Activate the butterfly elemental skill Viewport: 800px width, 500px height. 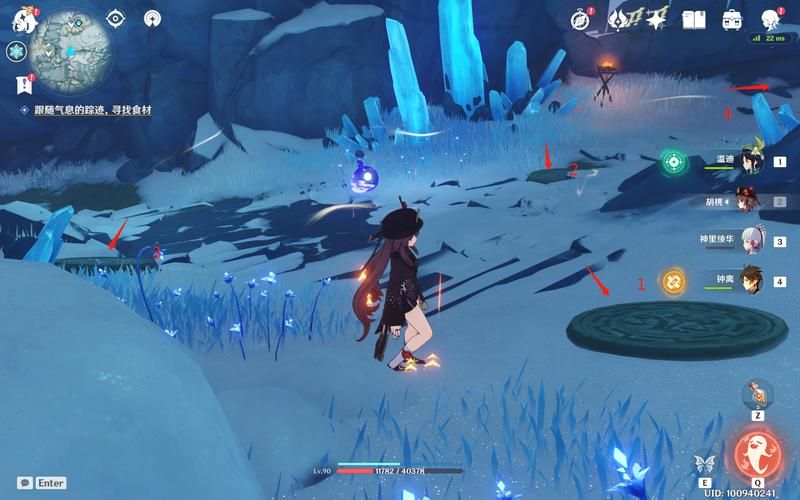point(705,463)
